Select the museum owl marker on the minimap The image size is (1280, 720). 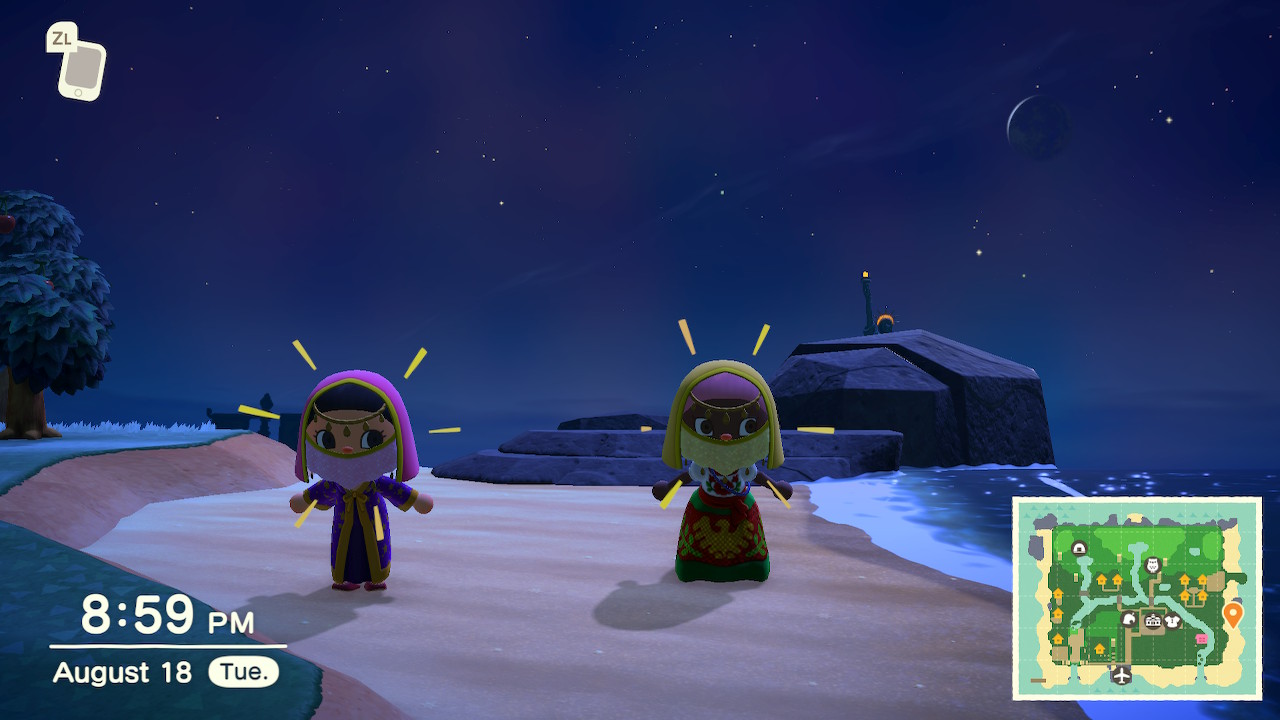click(1152, 565)
